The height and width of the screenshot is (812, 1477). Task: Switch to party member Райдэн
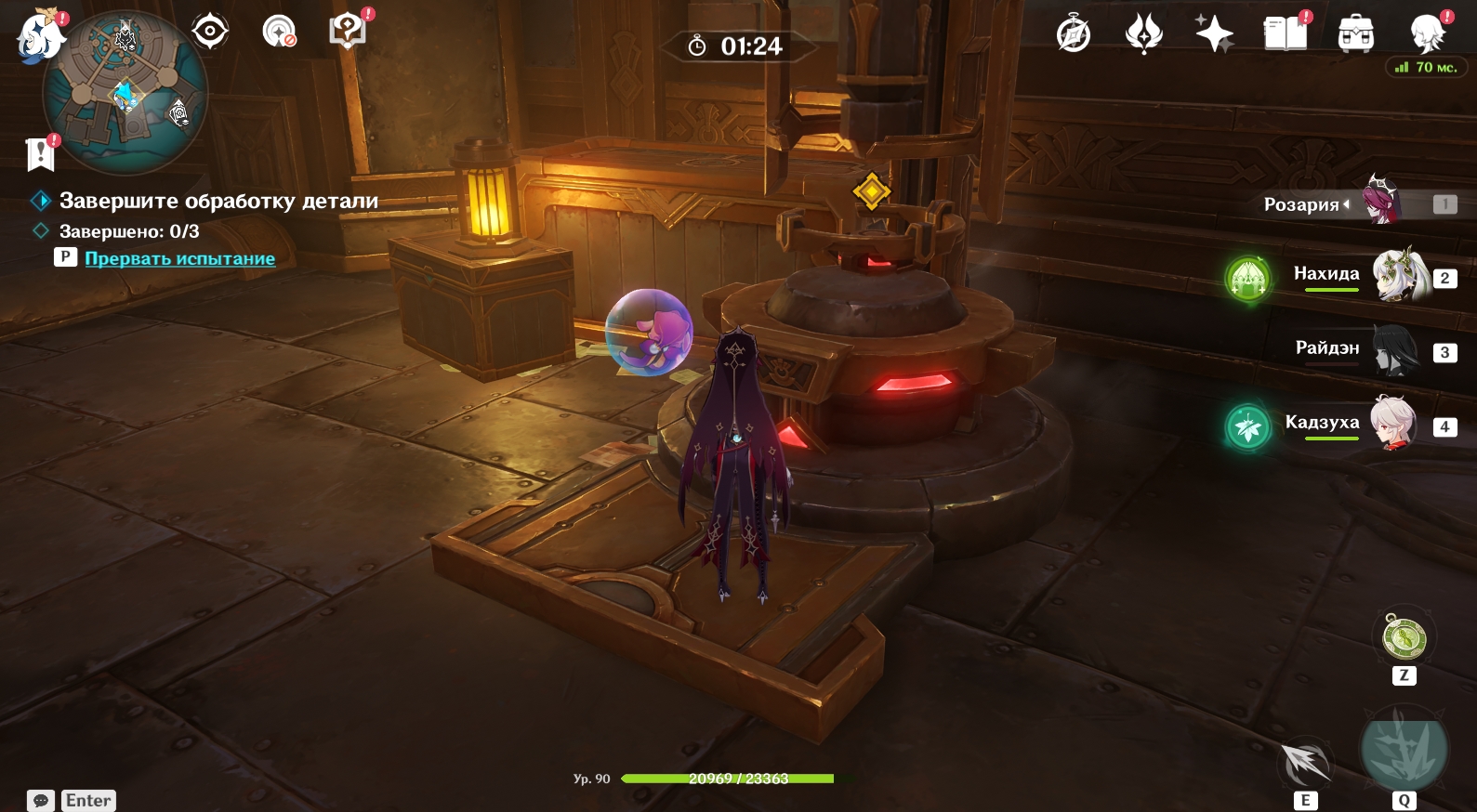[x=1394, y=350]
